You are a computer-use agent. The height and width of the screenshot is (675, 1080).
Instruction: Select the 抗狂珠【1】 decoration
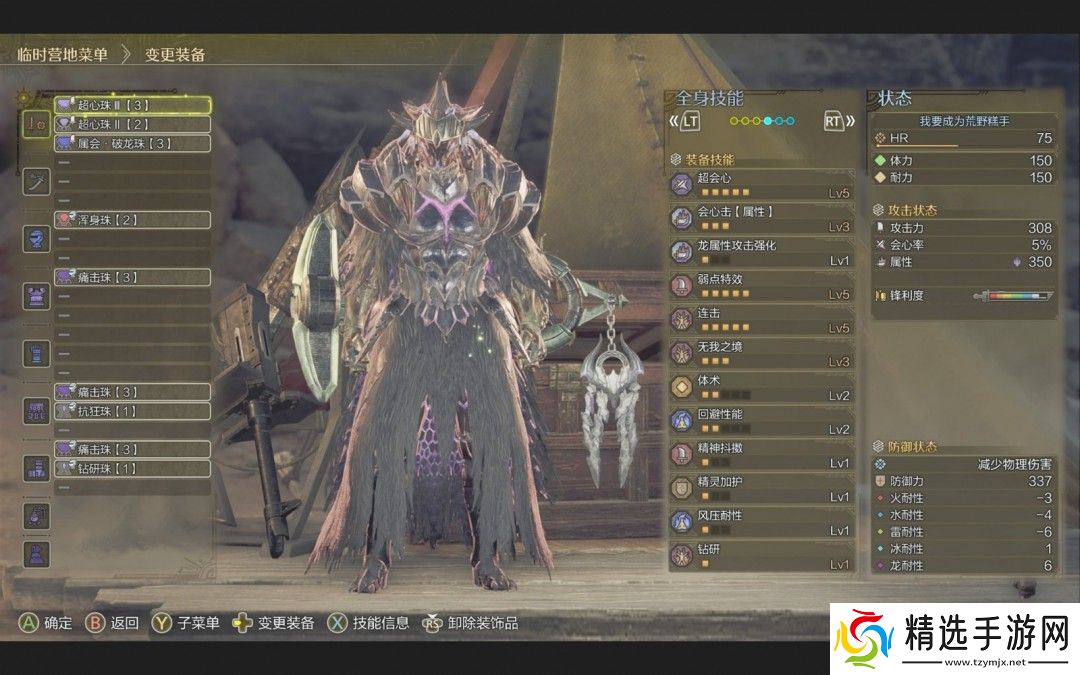pyautogui.click(x=131, y=411)
